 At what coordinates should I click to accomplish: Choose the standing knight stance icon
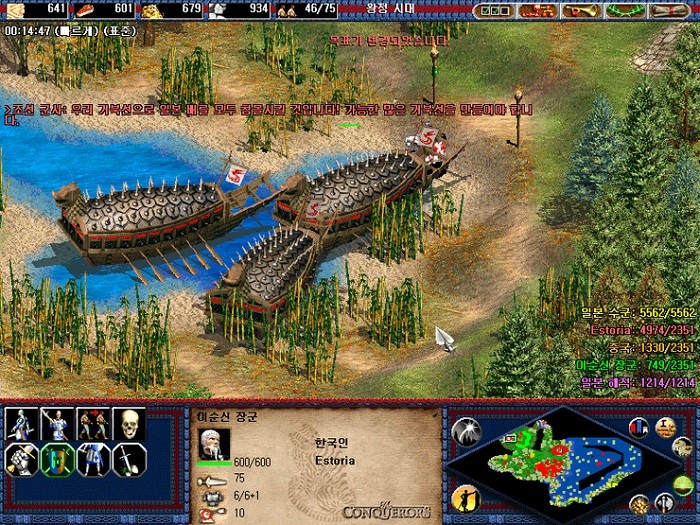pos(93,459)
